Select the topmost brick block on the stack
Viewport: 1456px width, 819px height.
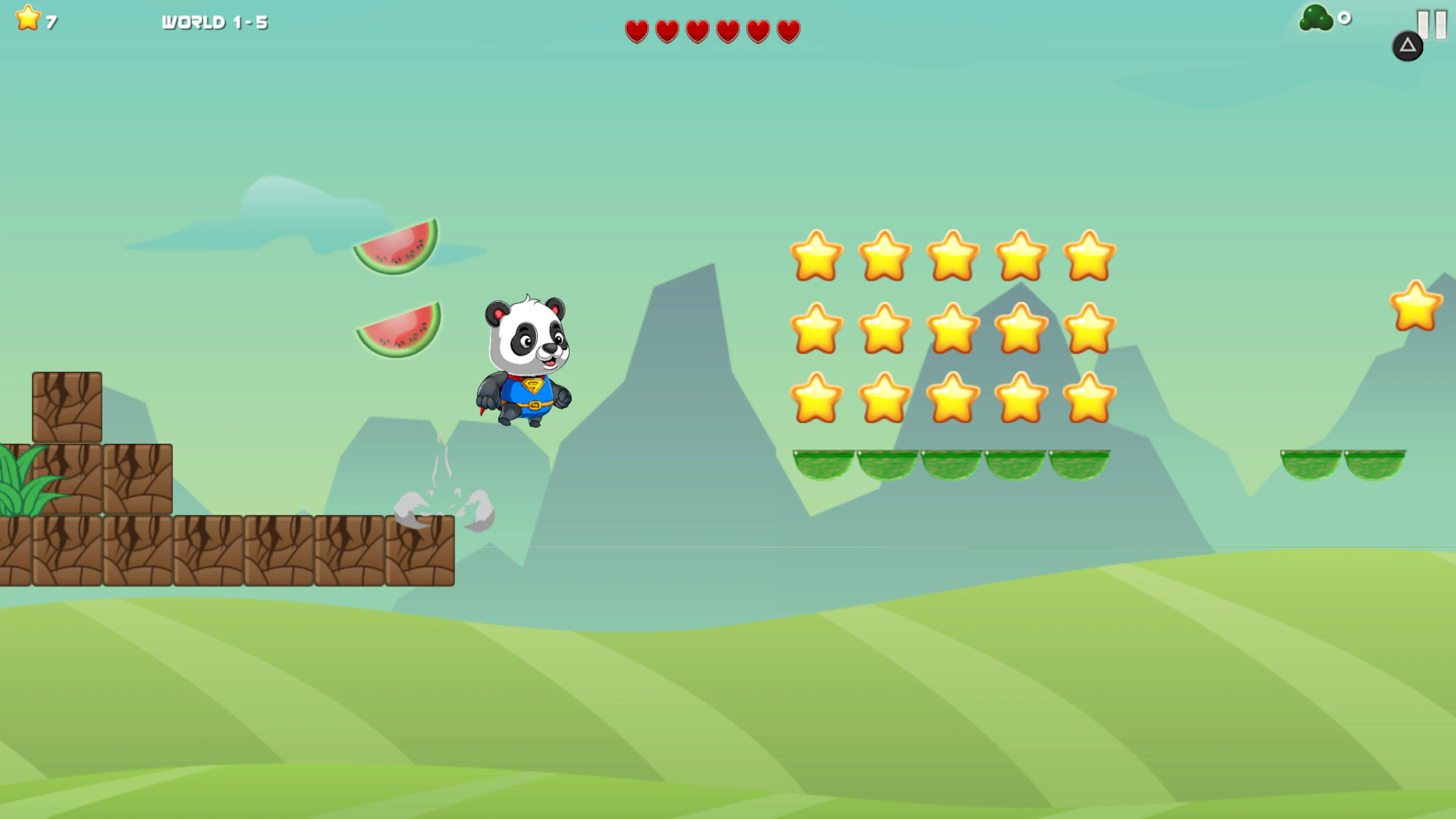tap(67, 406)
